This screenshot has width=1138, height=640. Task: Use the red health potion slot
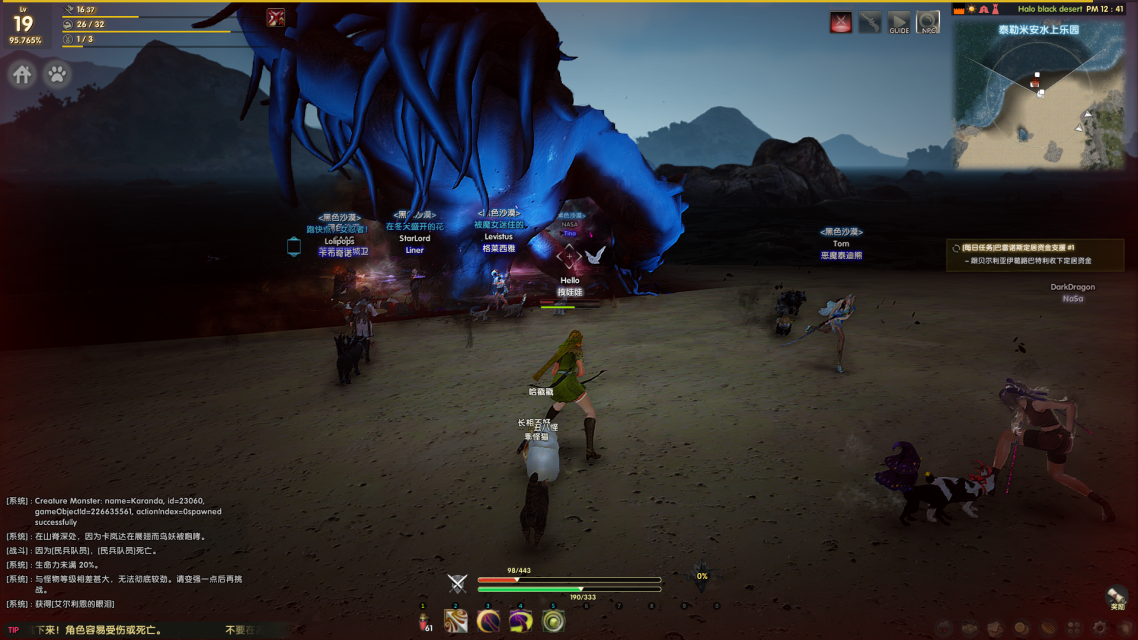424,622
